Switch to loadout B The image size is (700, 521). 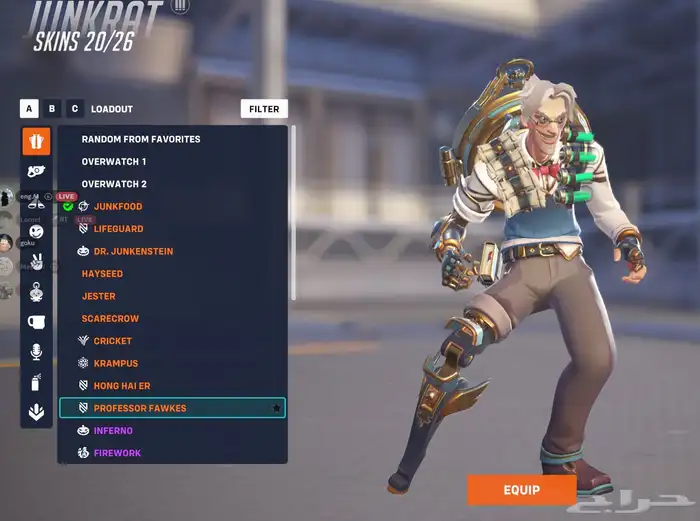53,109
